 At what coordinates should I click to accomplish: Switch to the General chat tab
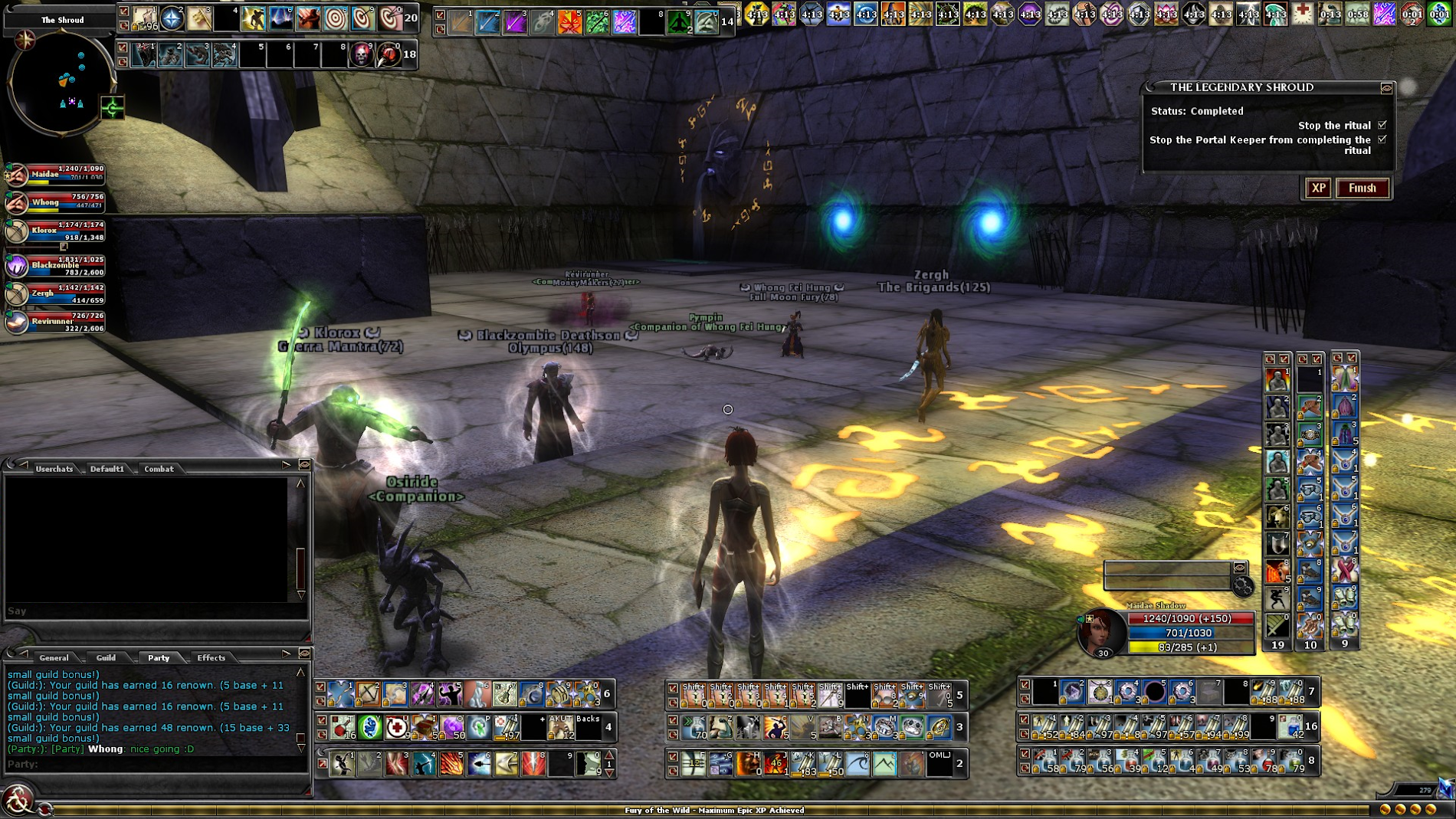pyautogui.click(x=54, y=657)
